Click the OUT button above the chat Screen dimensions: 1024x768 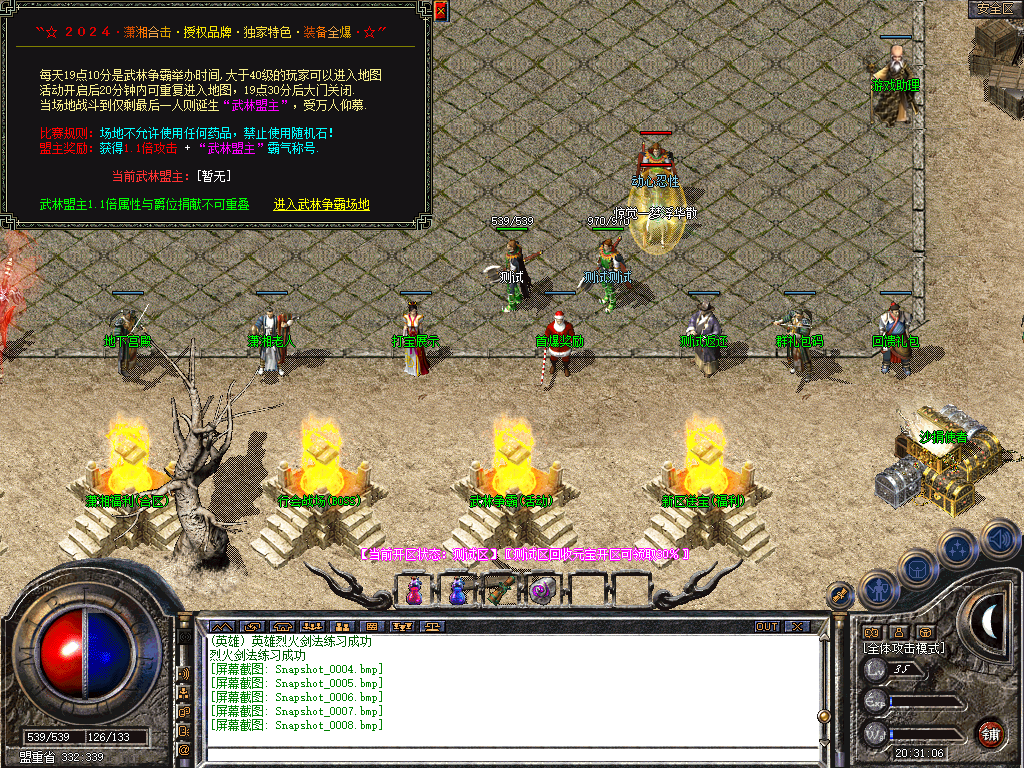pyautogui.click(x=767, y=627)
